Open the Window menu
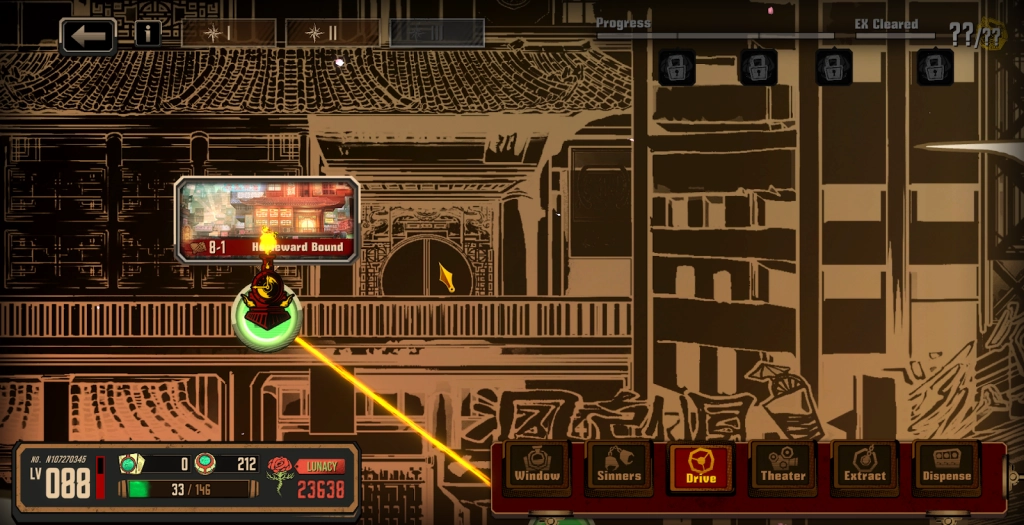The width and height of the screenshot is (1024, 525). click(537, 467)
